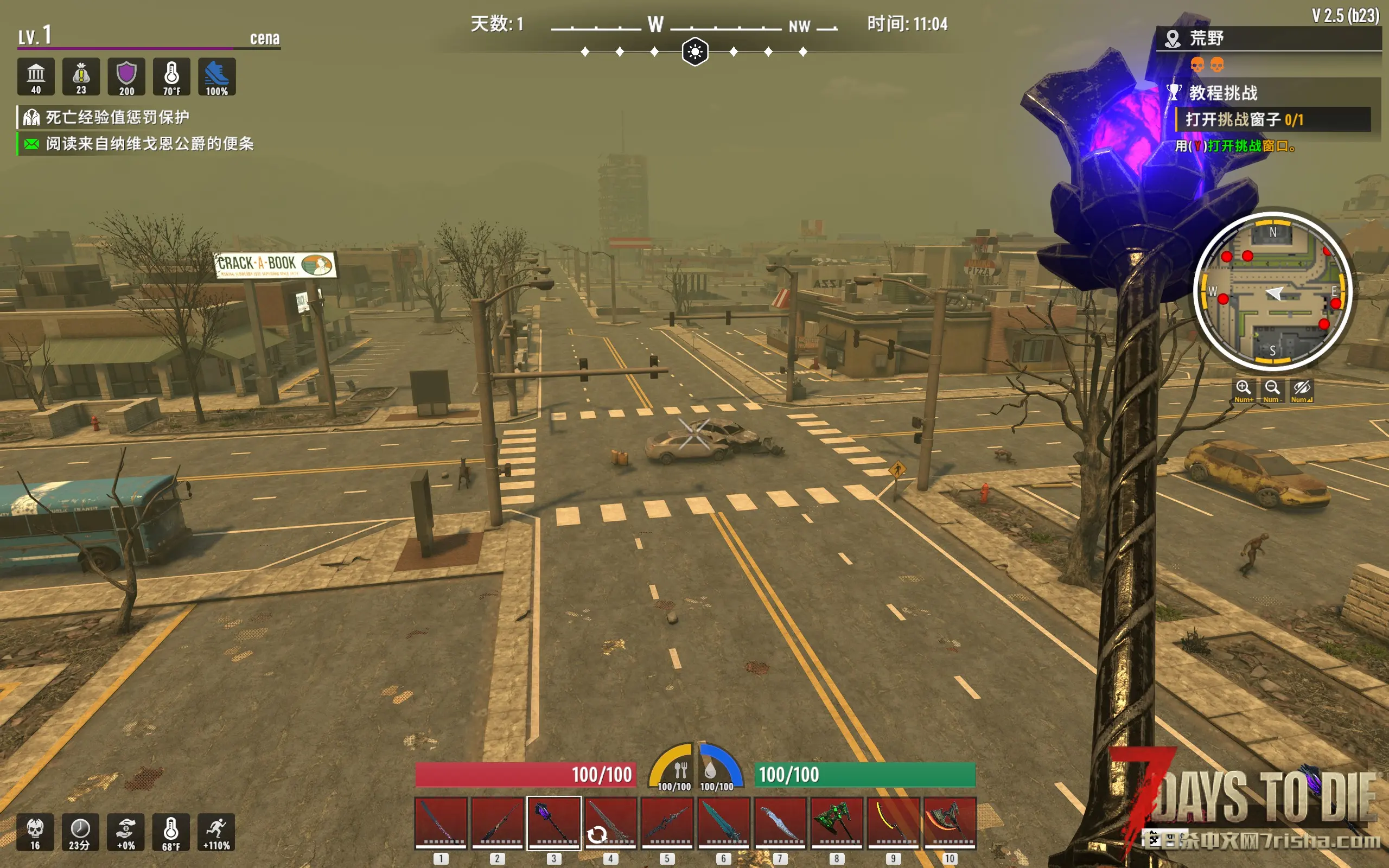This screenshot has width=1389, height=868.
Task: Select the purple crystal mace in slot 3
Action: tap(554, 822)
